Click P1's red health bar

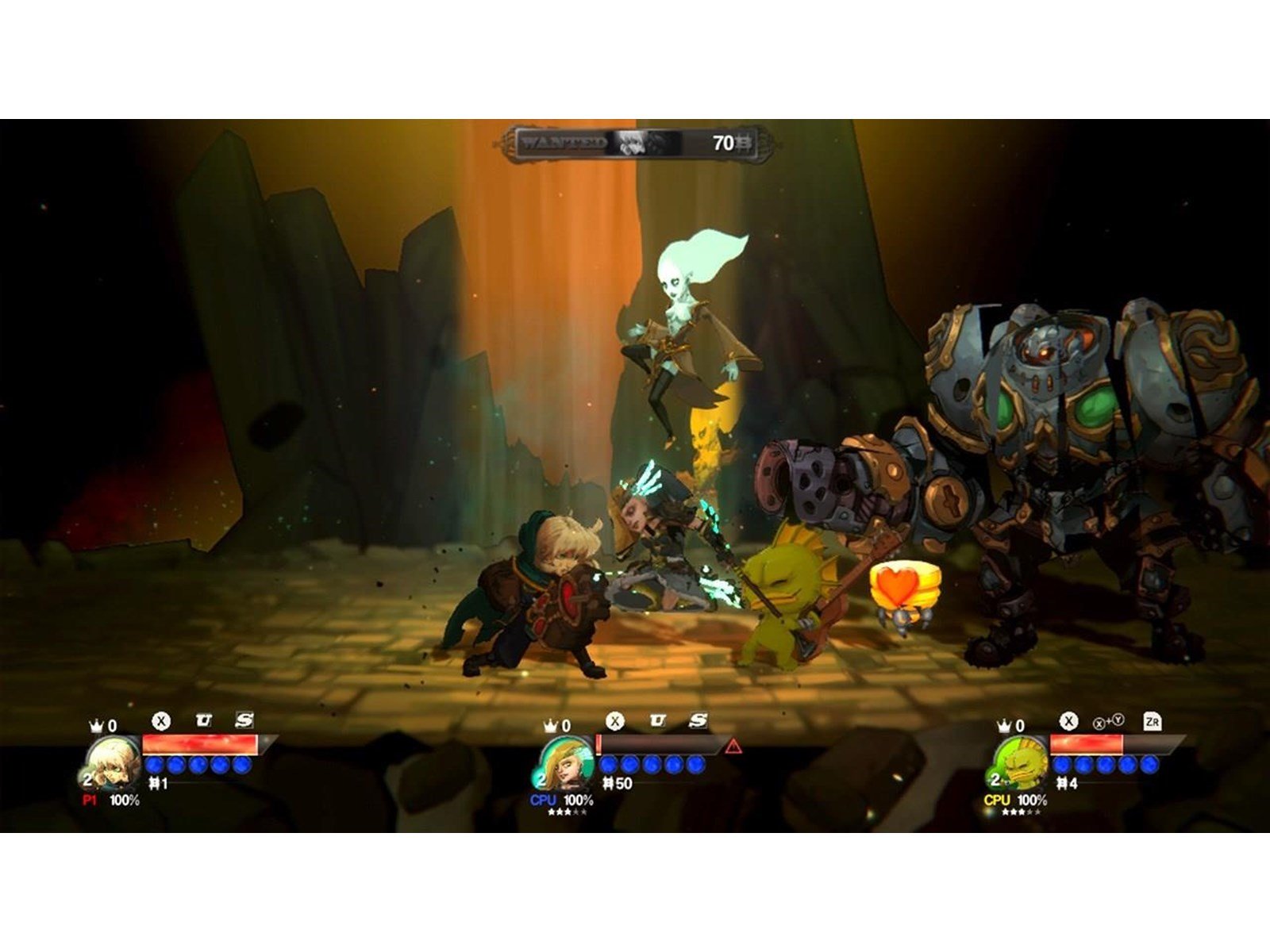[198, 745]
